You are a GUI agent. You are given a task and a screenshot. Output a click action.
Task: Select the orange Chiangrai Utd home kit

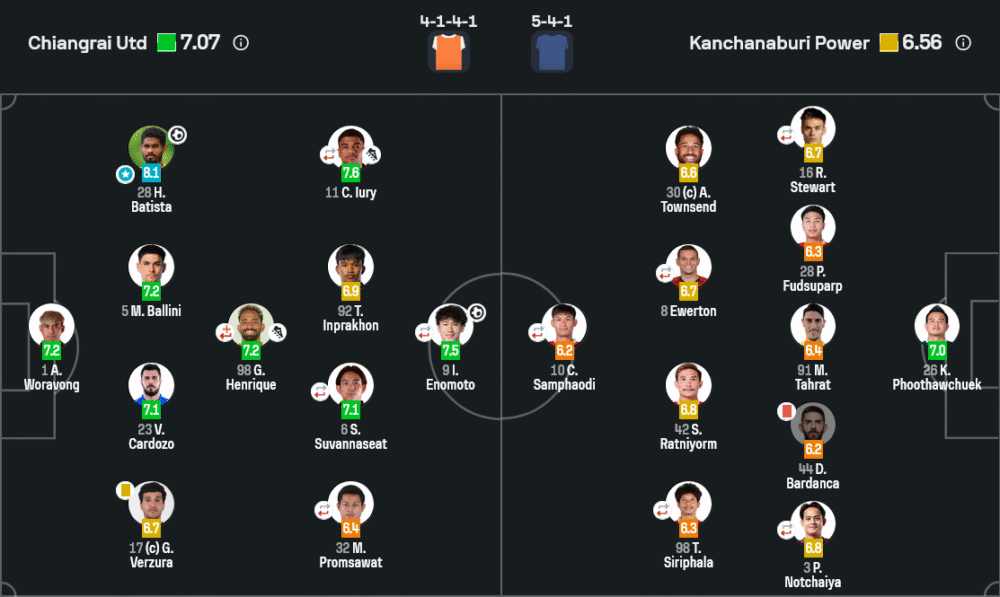tap(448, 52)
